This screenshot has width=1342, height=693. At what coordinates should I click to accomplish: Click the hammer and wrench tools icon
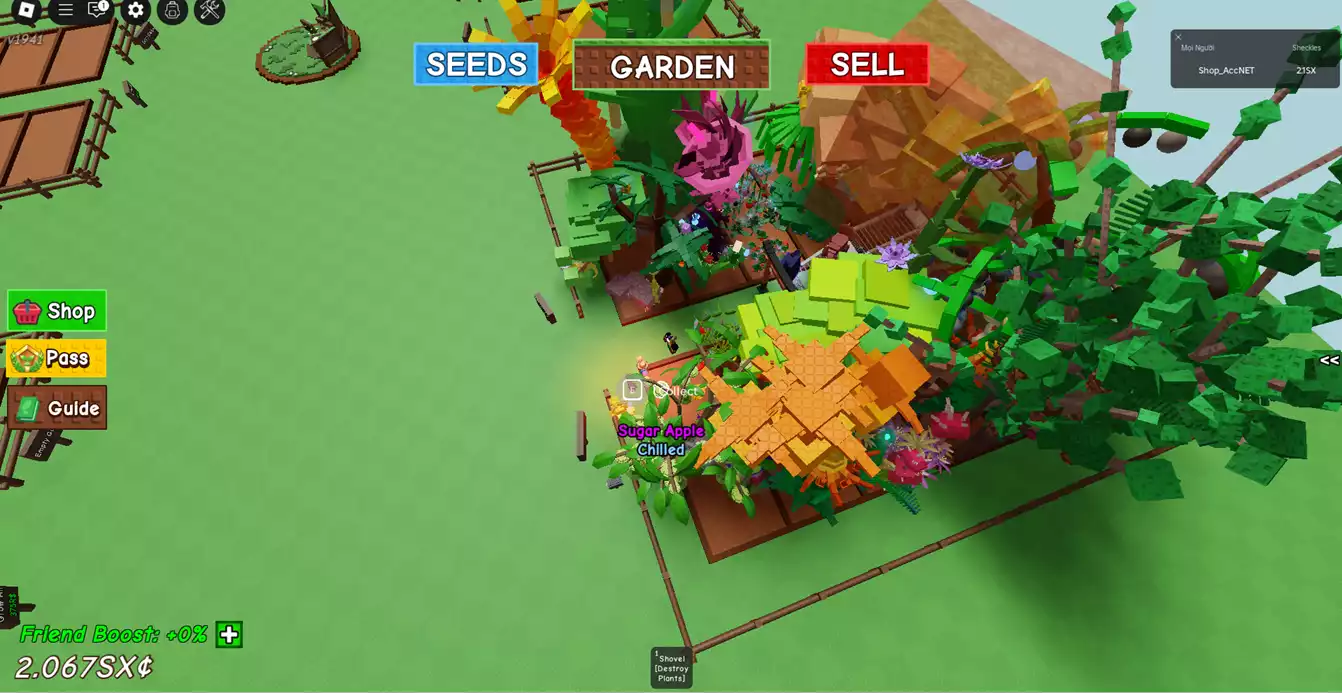(x=209, y=10)
